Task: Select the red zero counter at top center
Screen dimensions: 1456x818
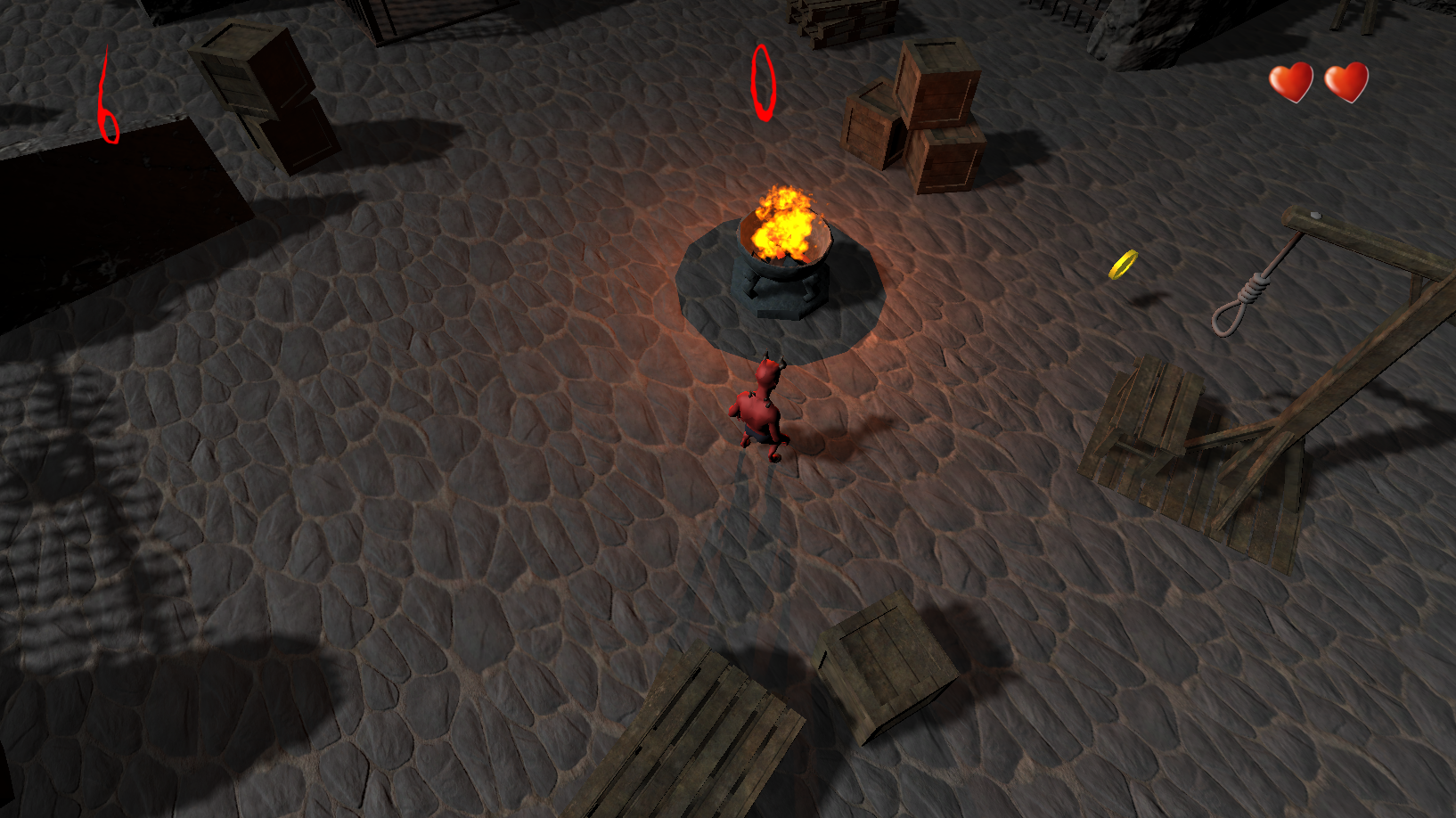Action: pyautogui.click(x=762, y=82)
